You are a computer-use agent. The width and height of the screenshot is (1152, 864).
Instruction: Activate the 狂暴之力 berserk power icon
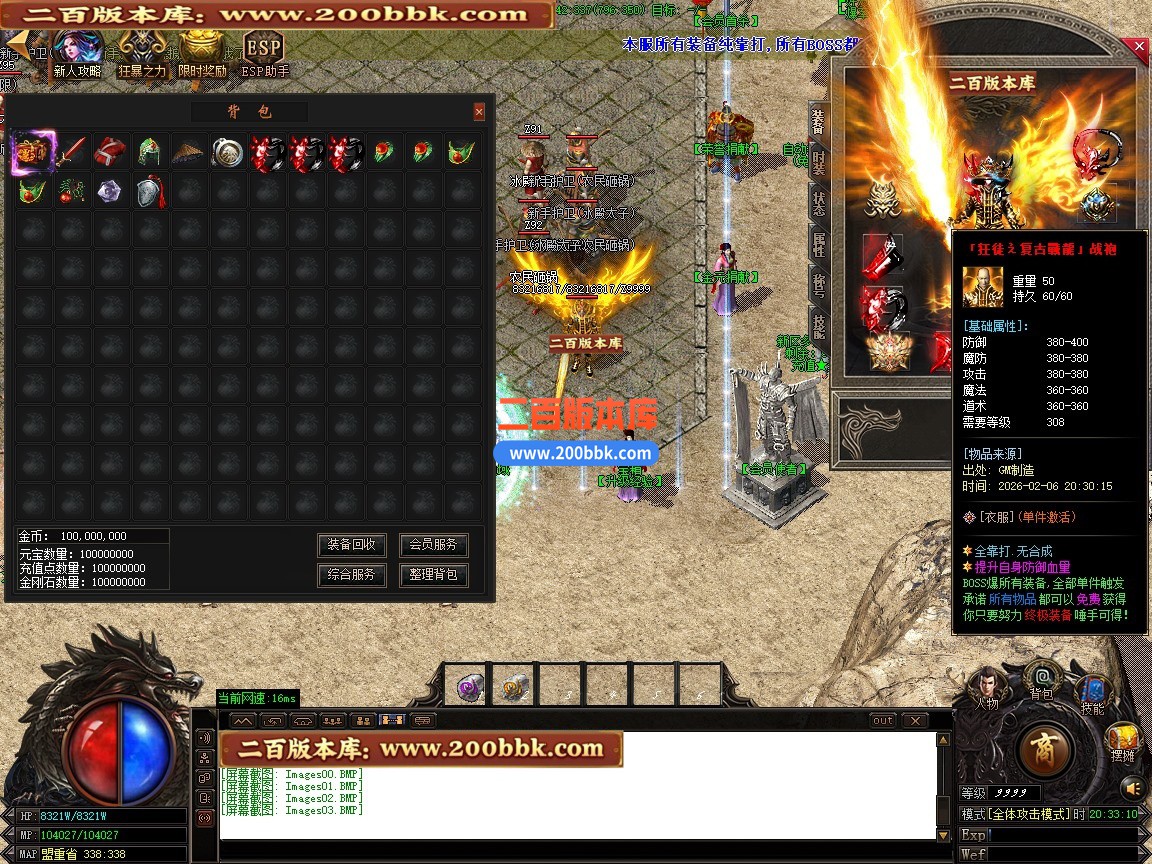pos(142,52)
